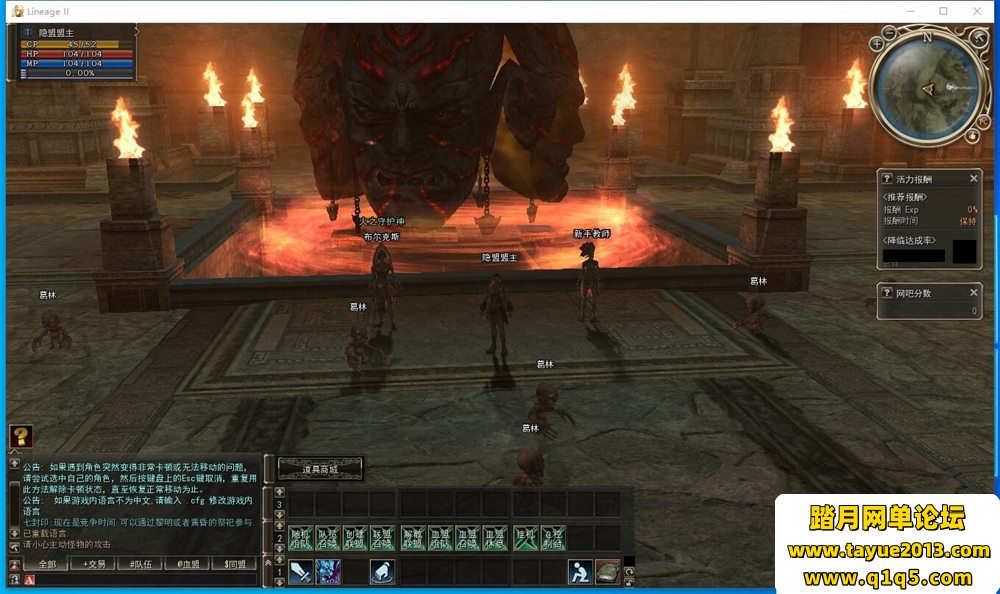Switch to the +交易 trade chat tab
The height and width of the screenshot is (594, 1000).
pyautogui.click(x=94, y=564)
